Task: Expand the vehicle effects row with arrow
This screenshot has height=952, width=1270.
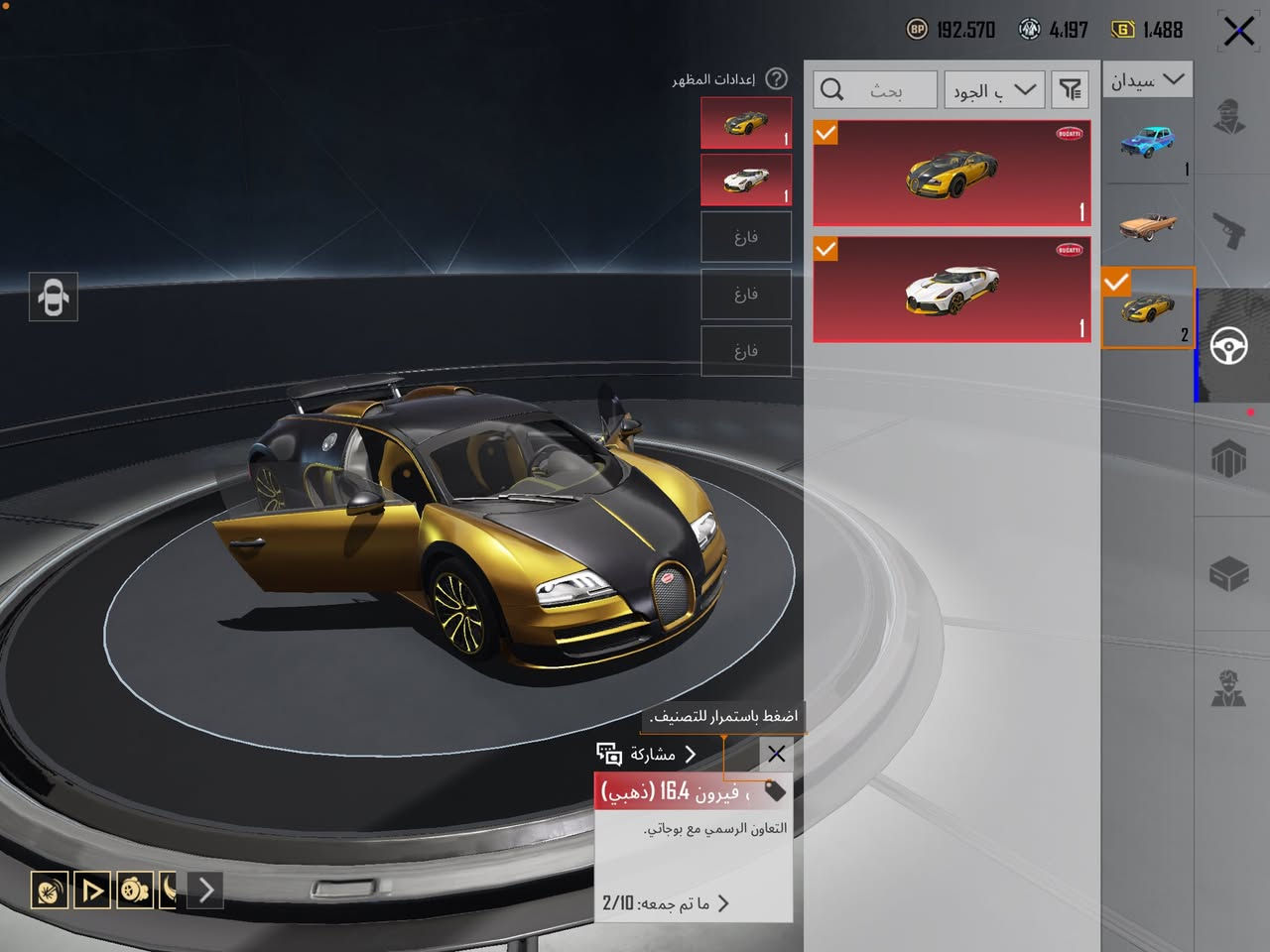Action: tap(205, 890)
